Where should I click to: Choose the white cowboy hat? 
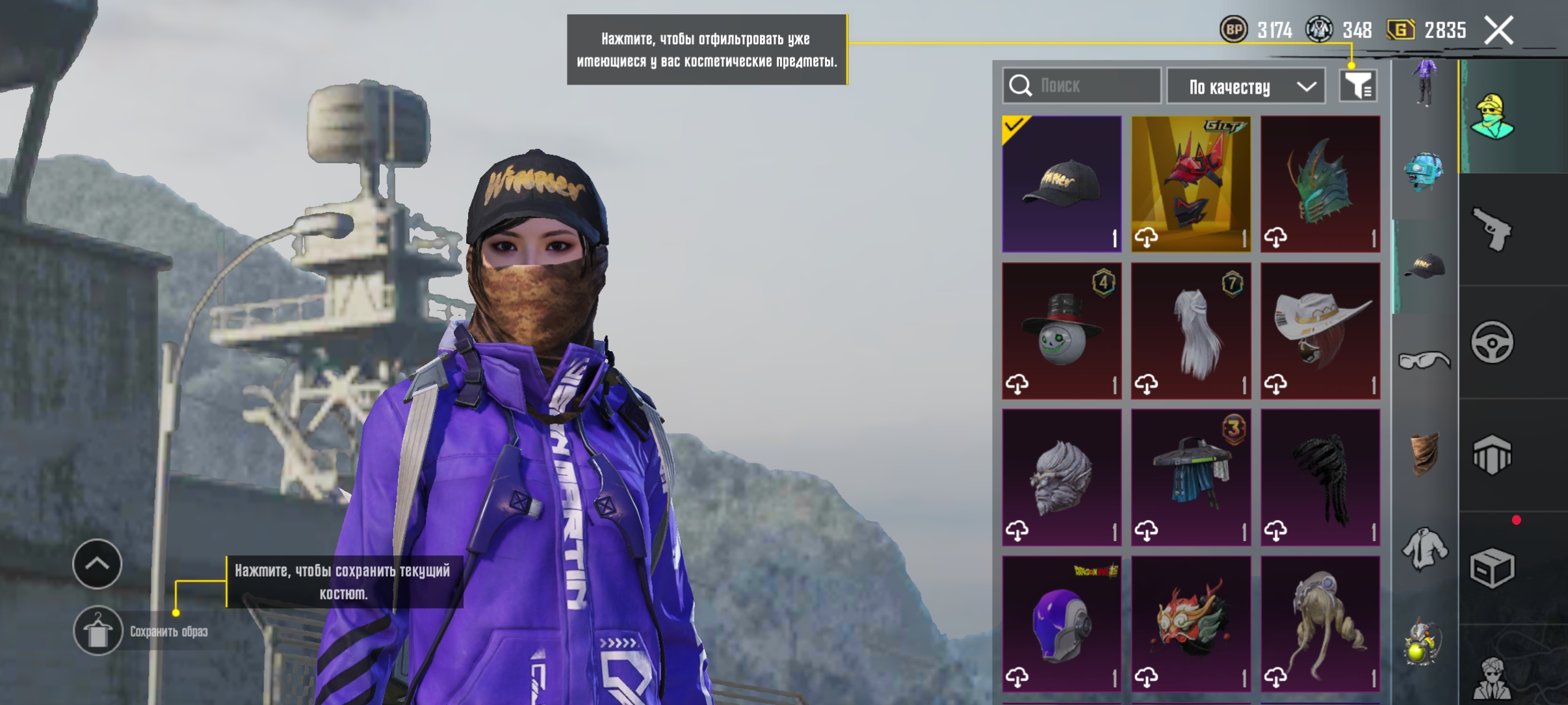coord(1320,330)
